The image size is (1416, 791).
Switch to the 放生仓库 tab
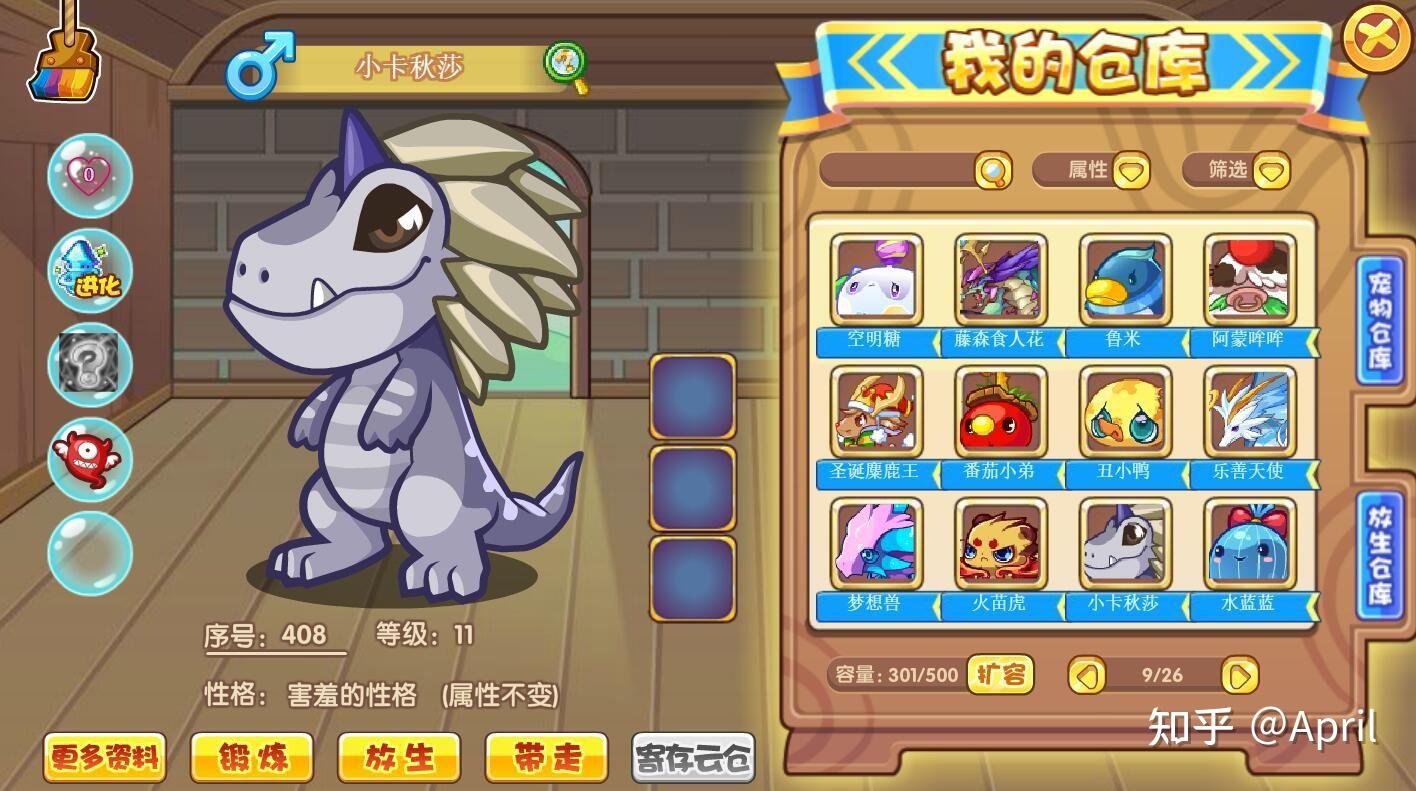pos(1380,553)
